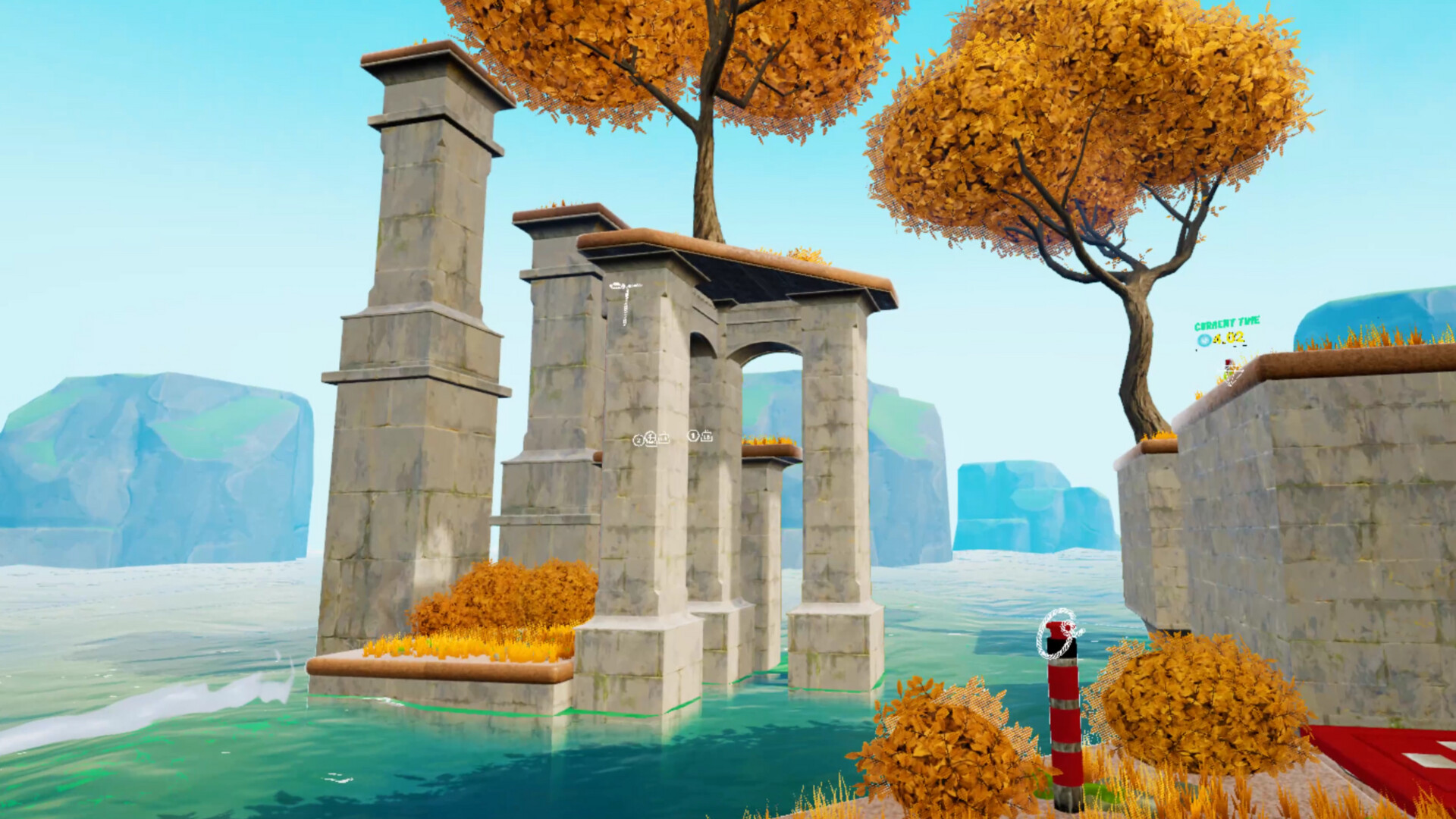The height and width of the screenshot is (819, 1456).
Task: Select the "2" coin counter marker
Action: click(x=639, y=438)
